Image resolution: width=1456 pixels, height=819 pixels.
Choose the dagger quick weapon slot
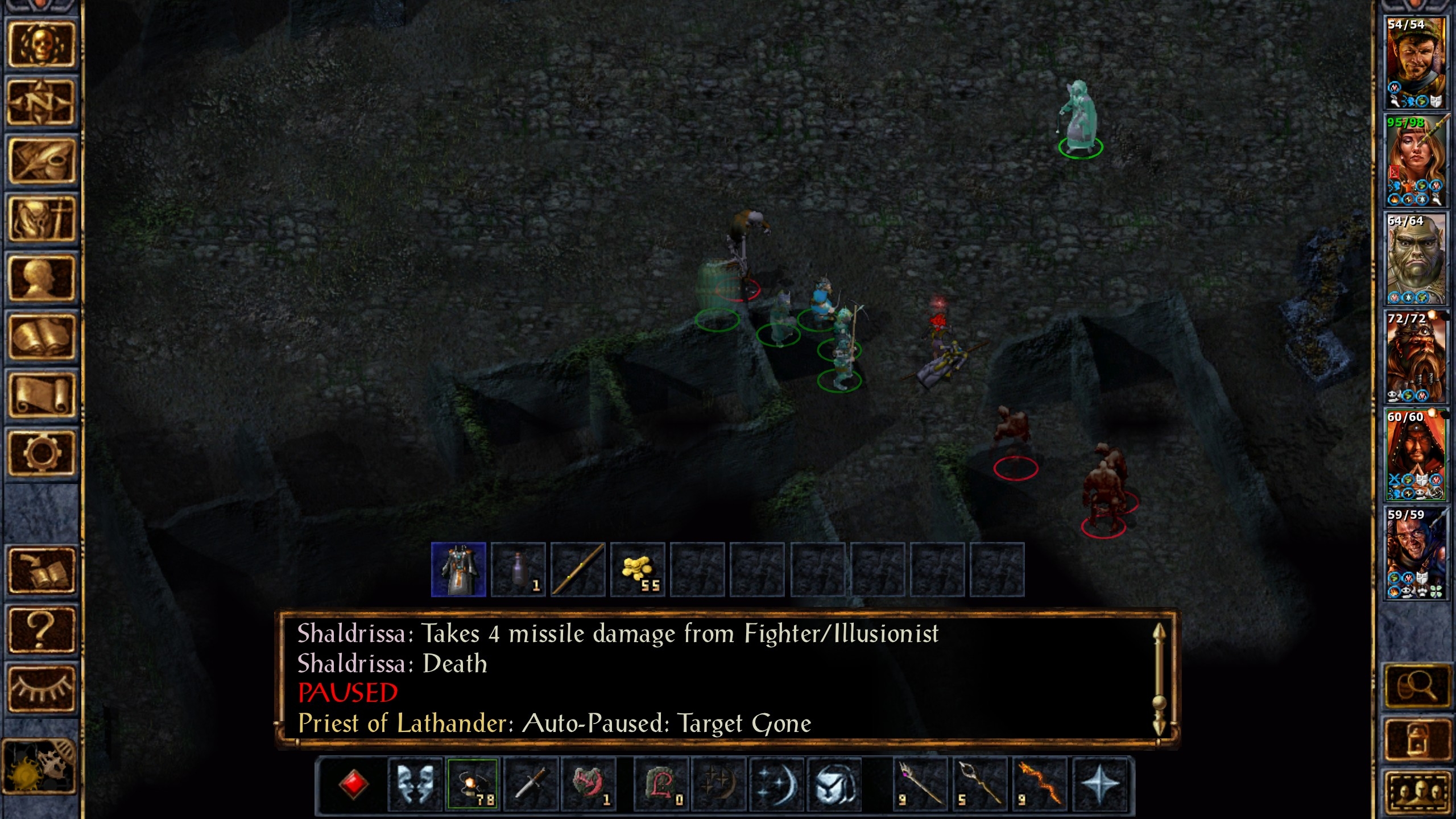coord(531,784)
